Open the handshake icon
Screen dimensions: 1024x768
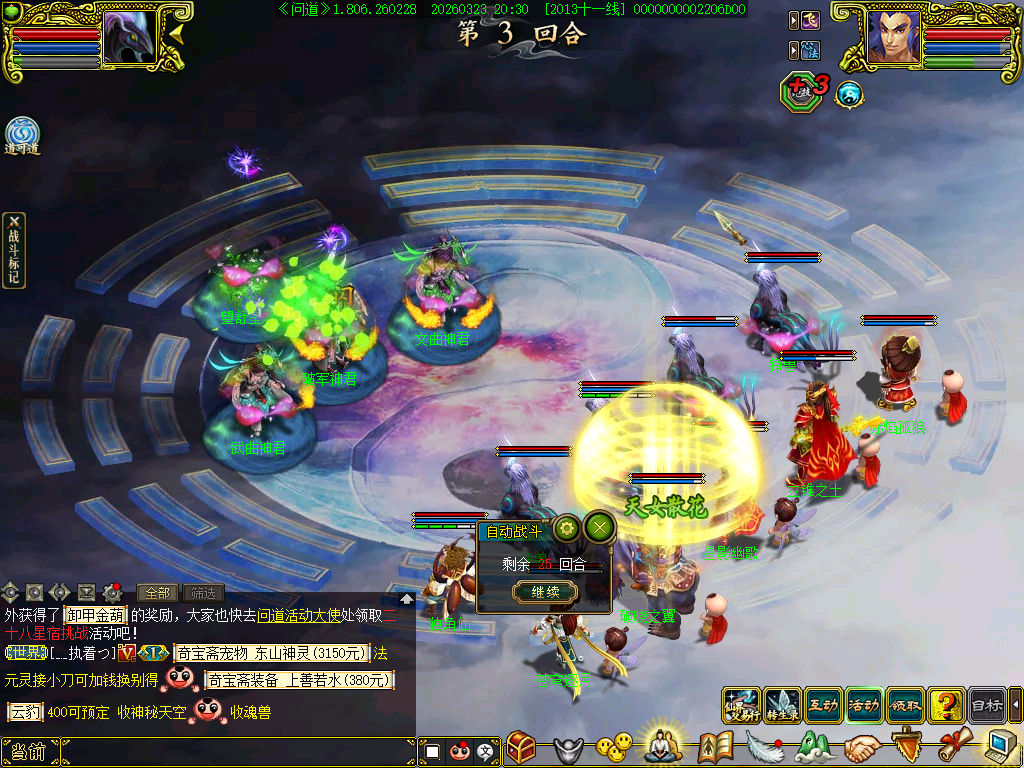point(862,746)
